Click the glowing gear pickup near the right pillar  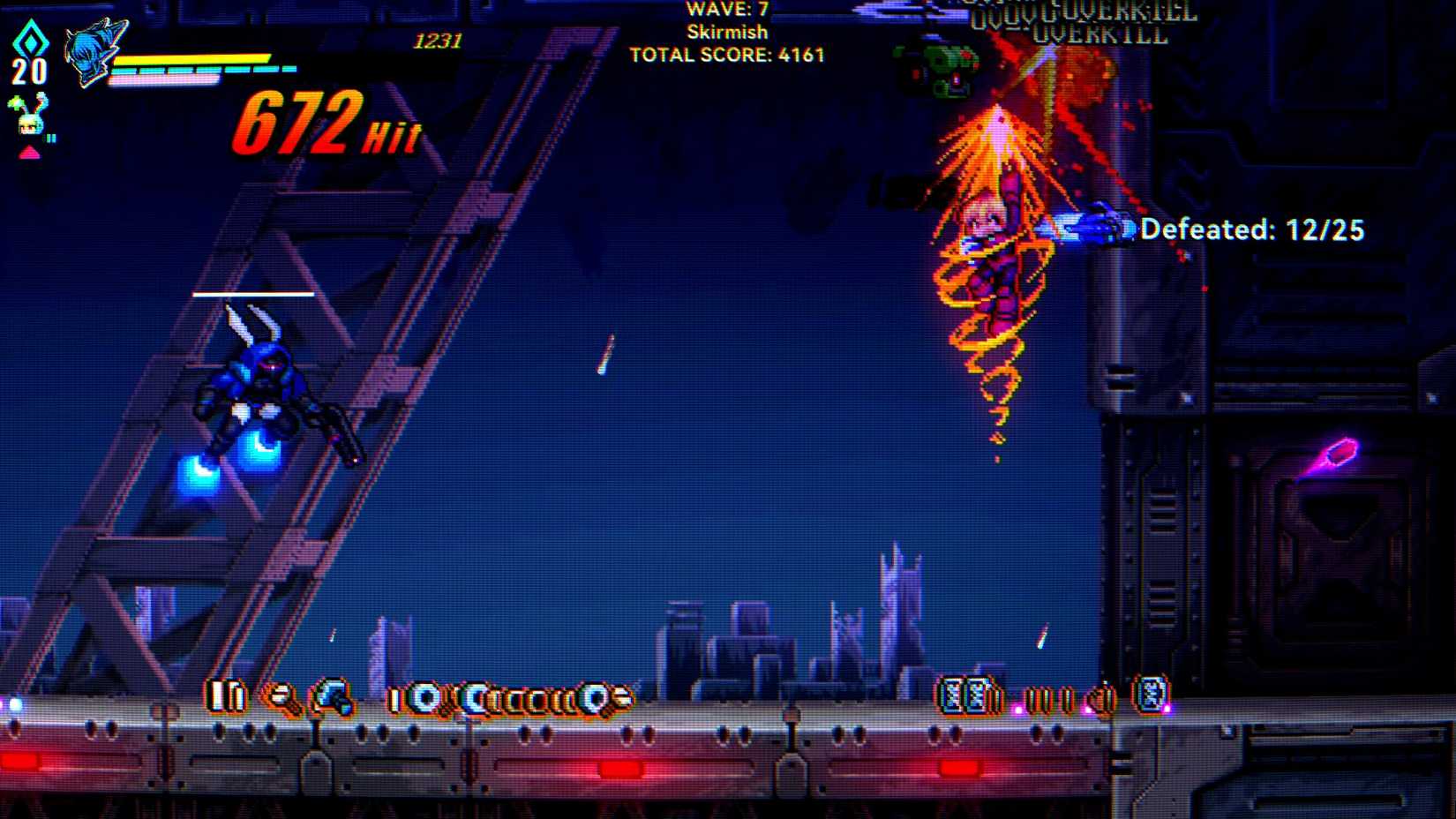(1150, 696)
